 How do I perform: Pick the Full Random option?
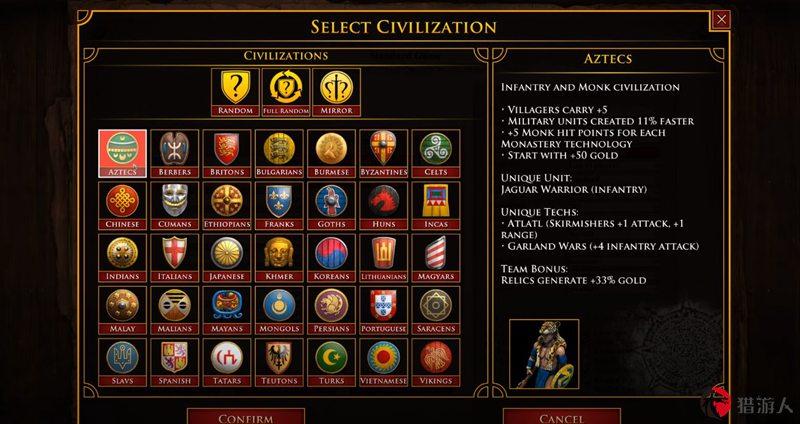pyautogui.click(x=284, y=90)
